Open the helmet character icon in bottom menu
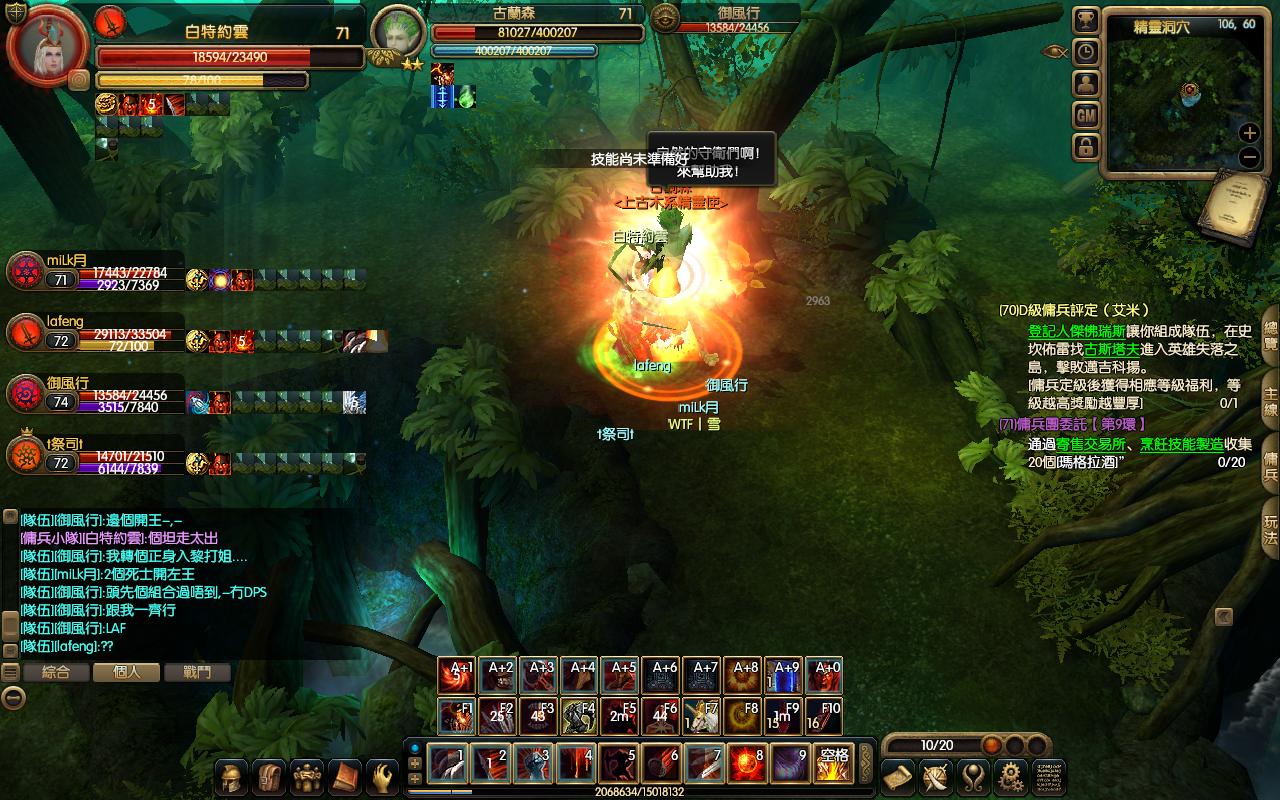This screenshot has width=1280, height=800. click(x=232, y=777)
